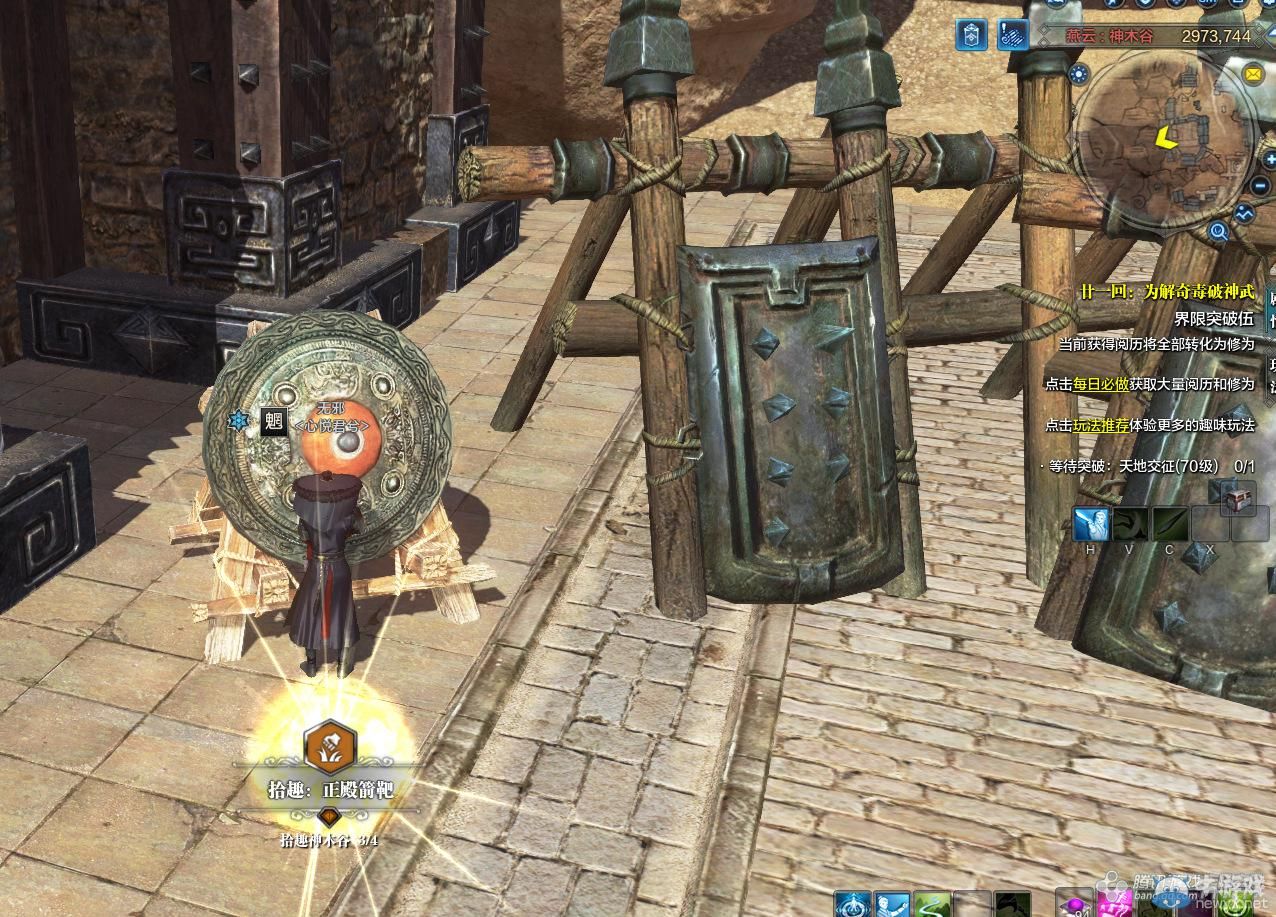The image size is (1276, 917).
Task: Open the wave-patterned icon beside the minimap
Action: (x=1245, y=213)
